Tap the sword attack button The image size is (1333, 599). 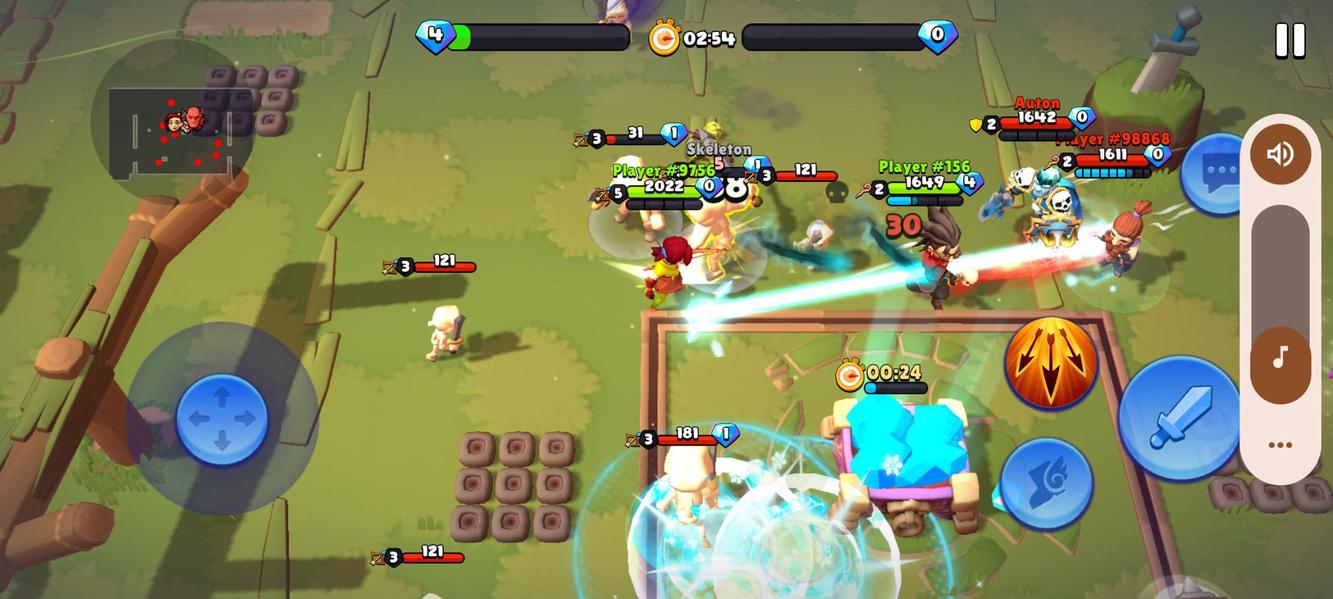[1180, 417]
